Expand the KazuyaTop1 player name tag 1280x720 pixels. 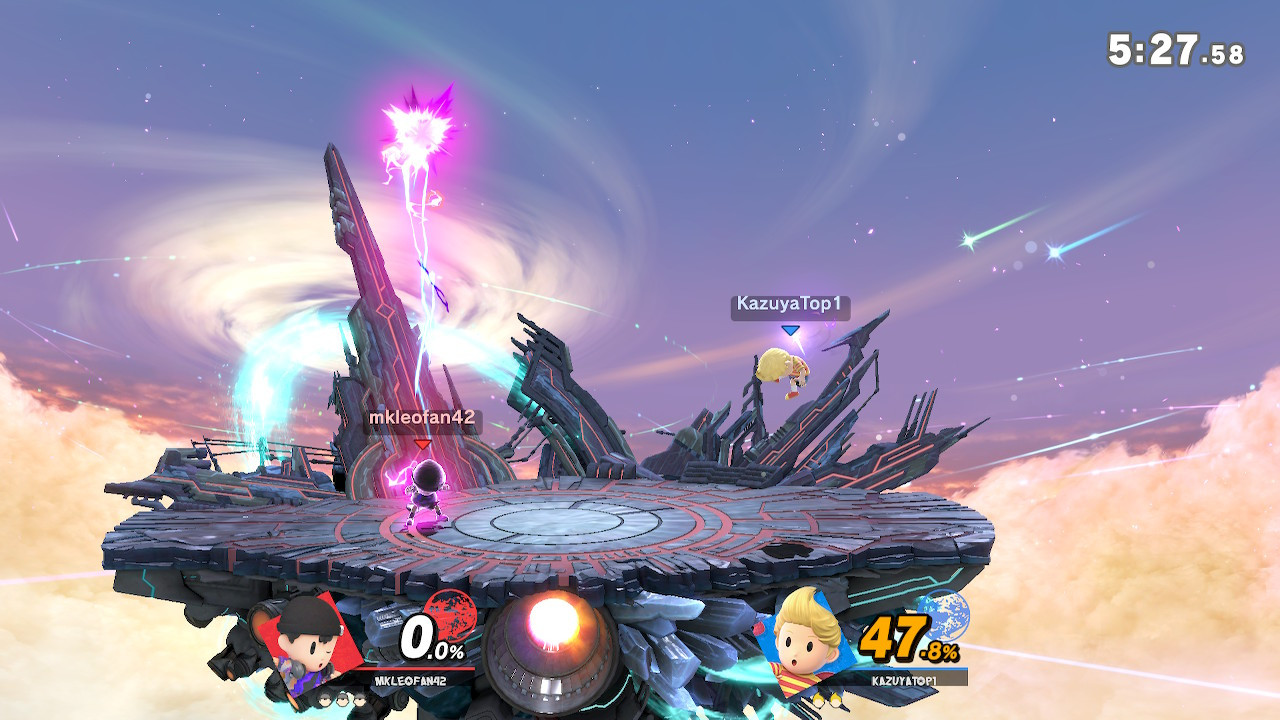(x=788, y=302)
